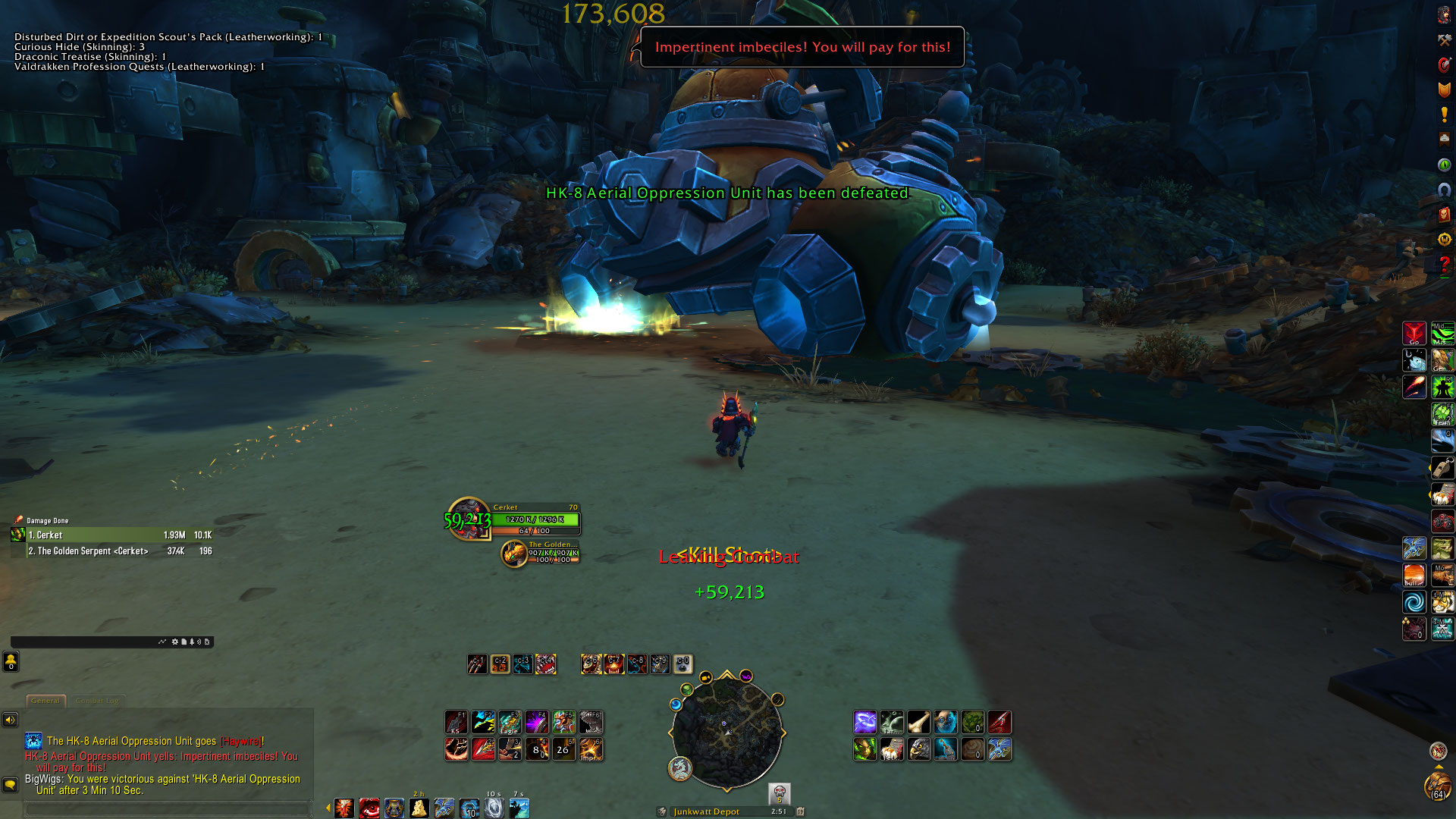Use the F3 Eagle ability icon

510,722
